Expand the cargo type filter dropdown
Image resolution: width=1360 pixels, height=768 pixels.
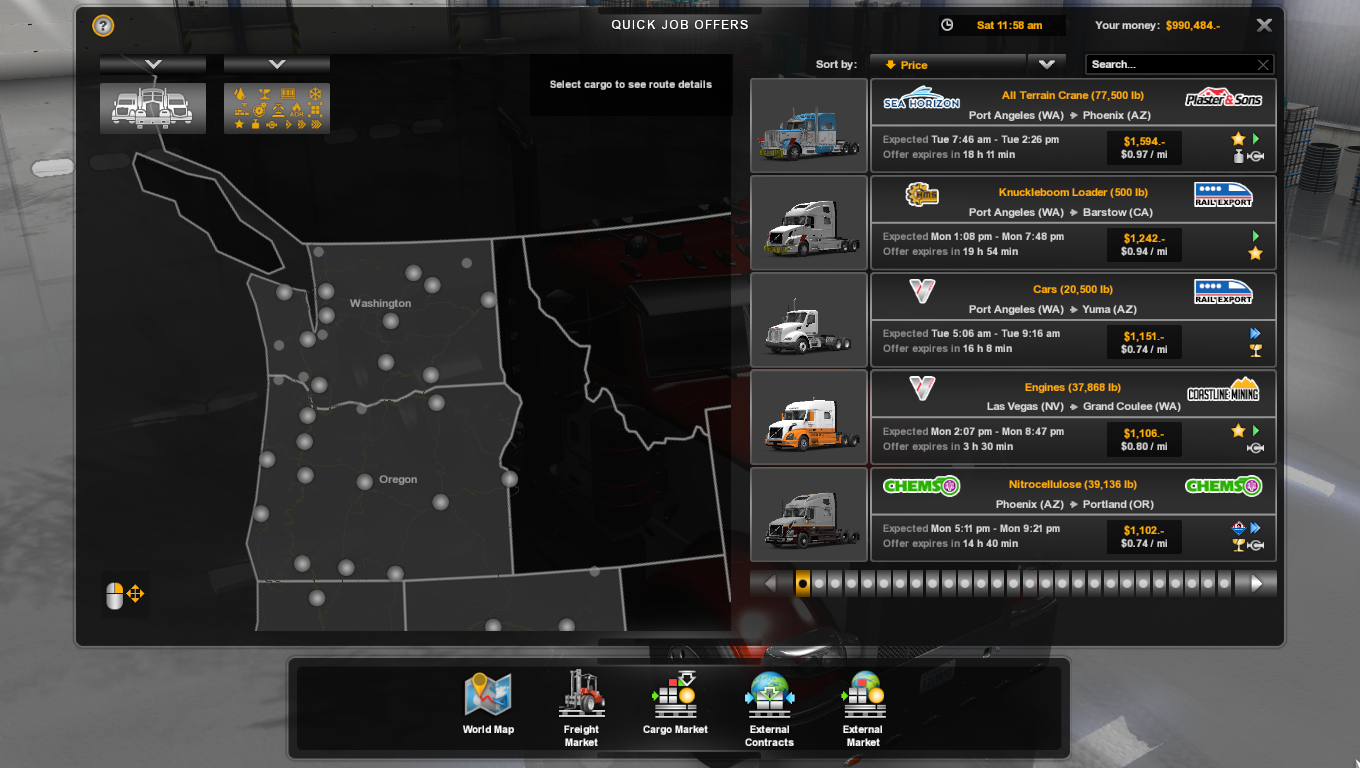click(x=276, y=63)
